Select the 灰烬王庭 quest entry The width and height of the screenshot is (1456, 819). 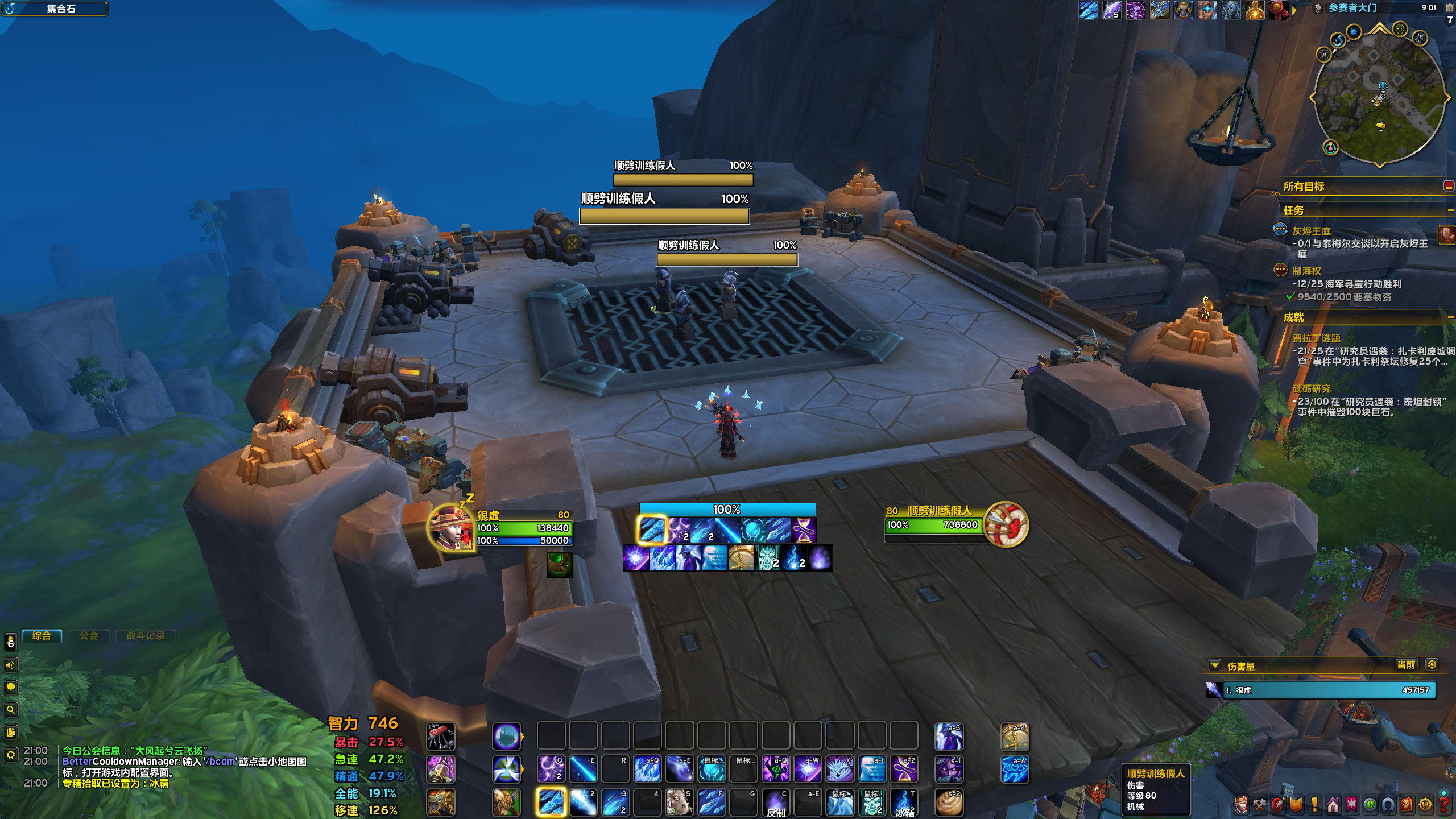[x=1311, y=231]
